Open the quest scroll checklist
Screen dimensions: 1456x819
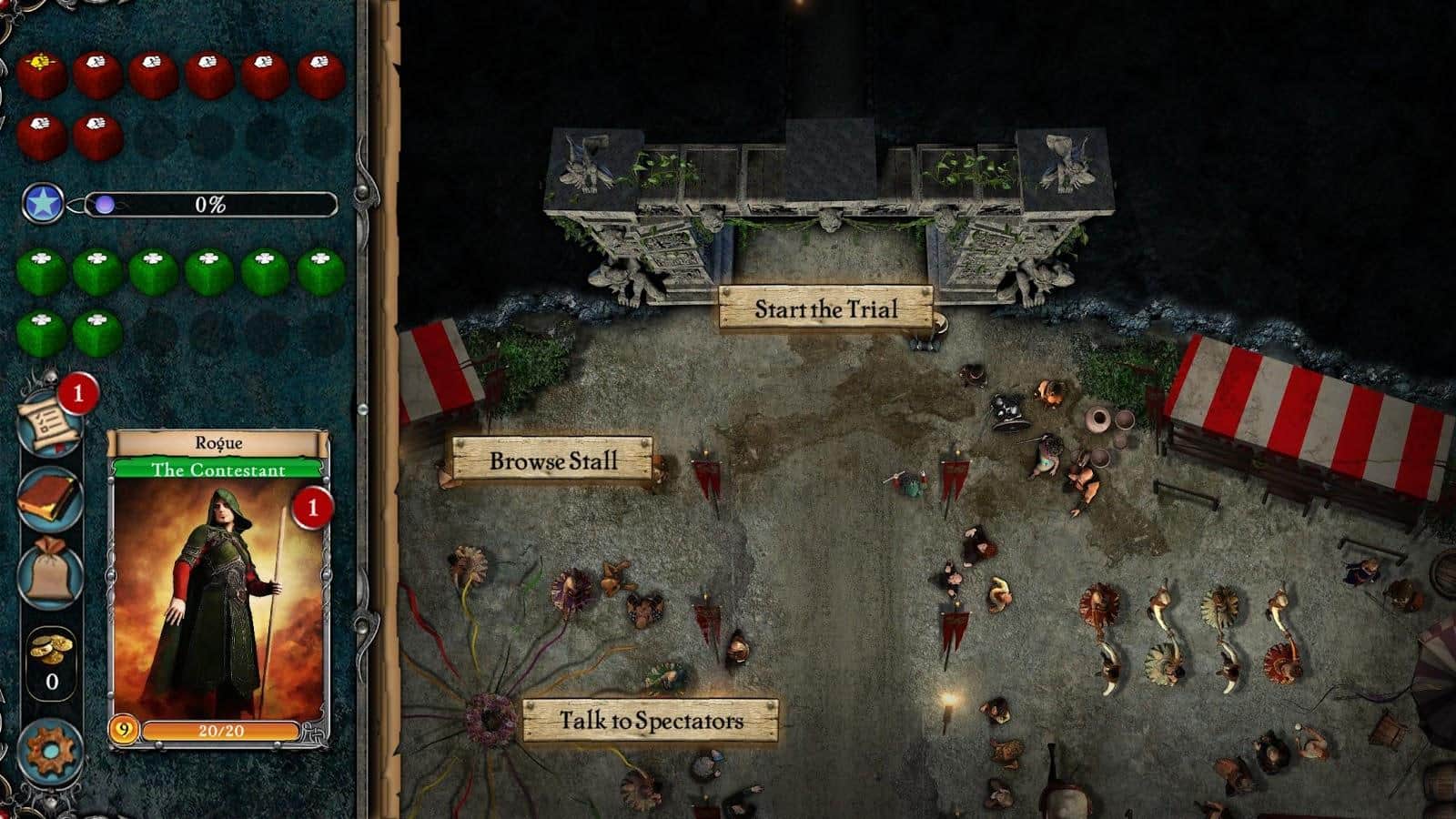pos(48,421)
